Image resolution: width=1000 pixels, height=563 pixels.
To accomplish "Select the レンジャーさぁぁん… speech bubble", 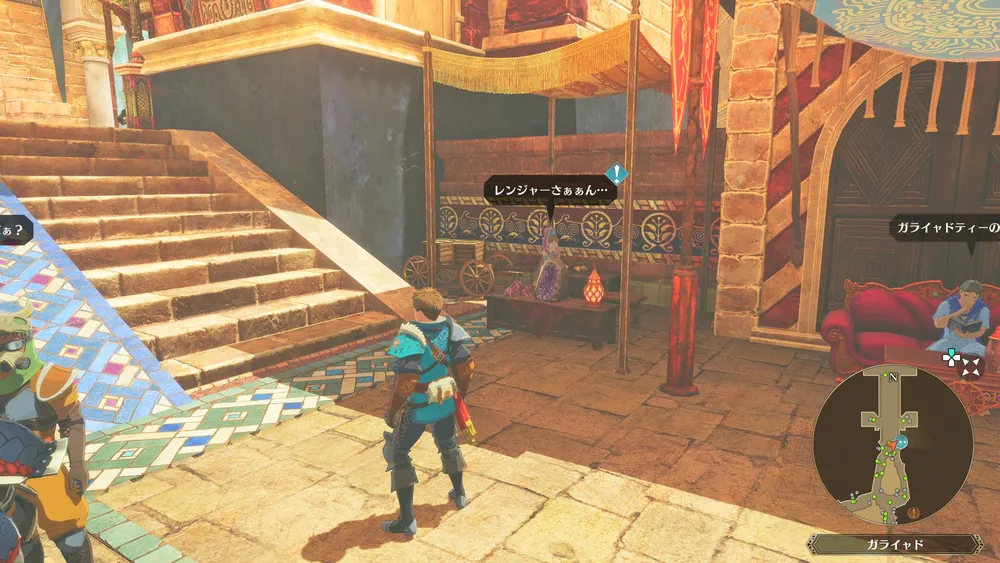I will coord(550,190).
